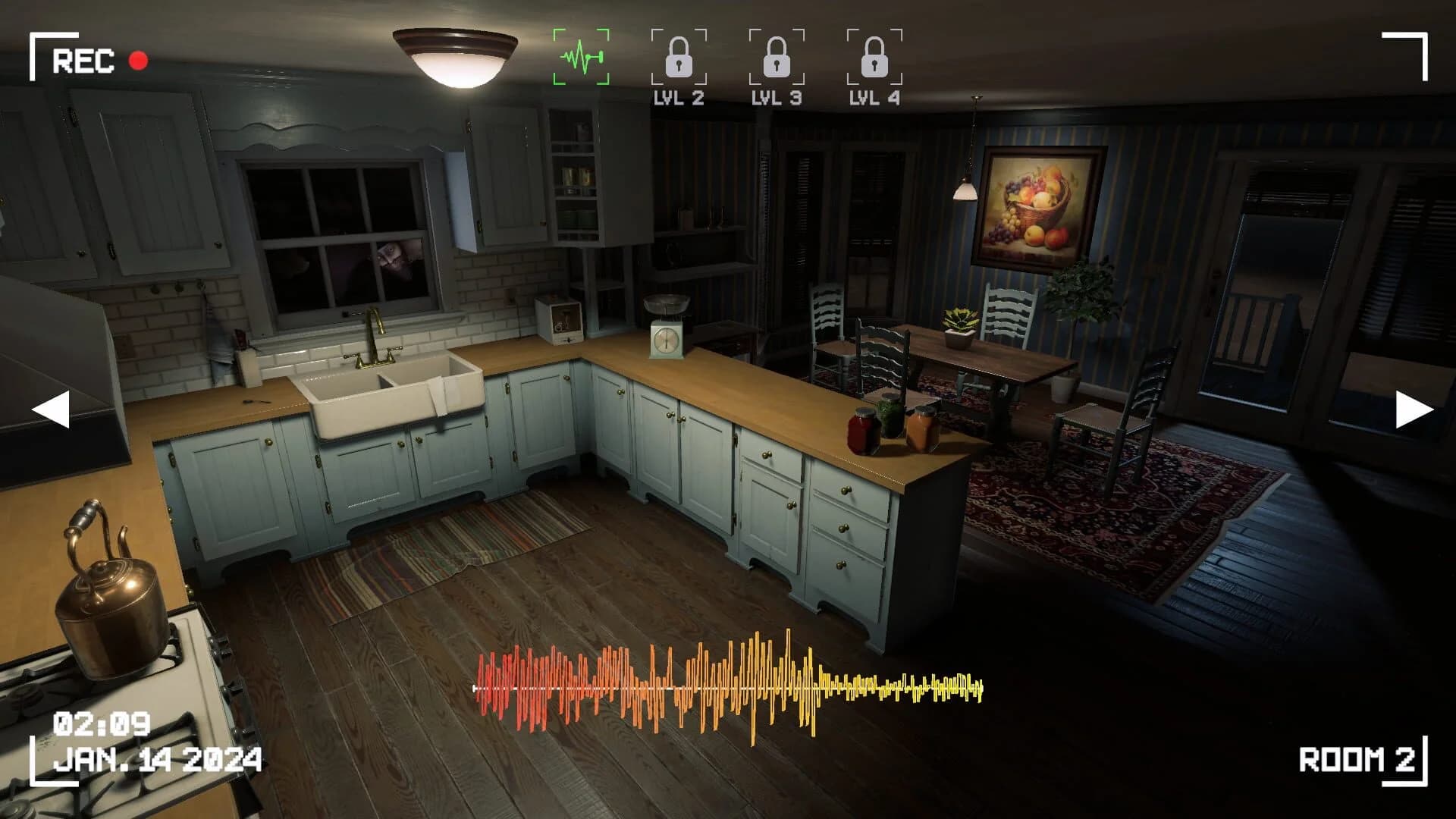The height and width of the screenshot is (819, 1456).
Task: Click the red REC recording dot
Action: coord(139,60)
